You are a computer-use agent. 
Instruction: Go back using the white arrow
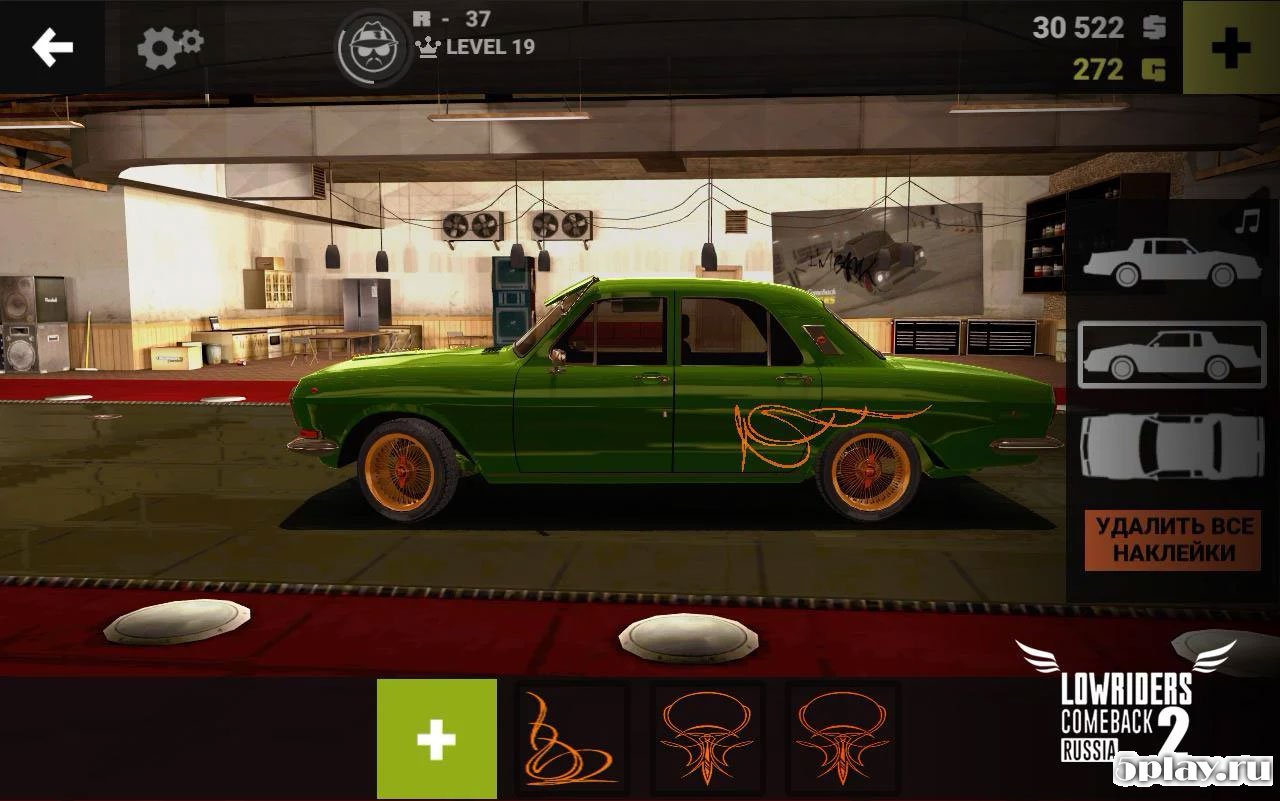click(52, 47)
